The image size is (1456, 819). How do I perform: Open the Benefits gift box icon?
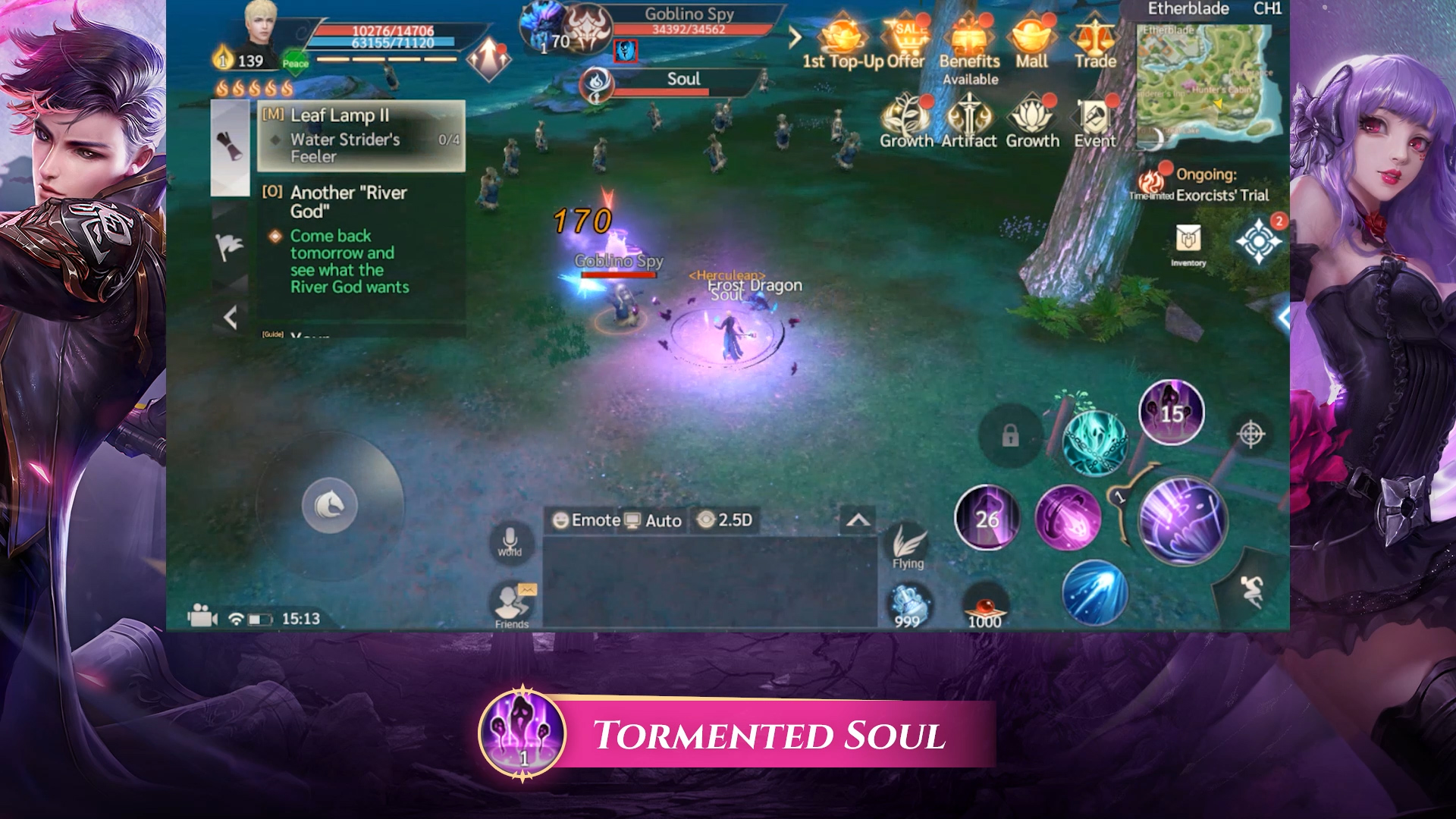pyautogui.click(x=968, y=38)
